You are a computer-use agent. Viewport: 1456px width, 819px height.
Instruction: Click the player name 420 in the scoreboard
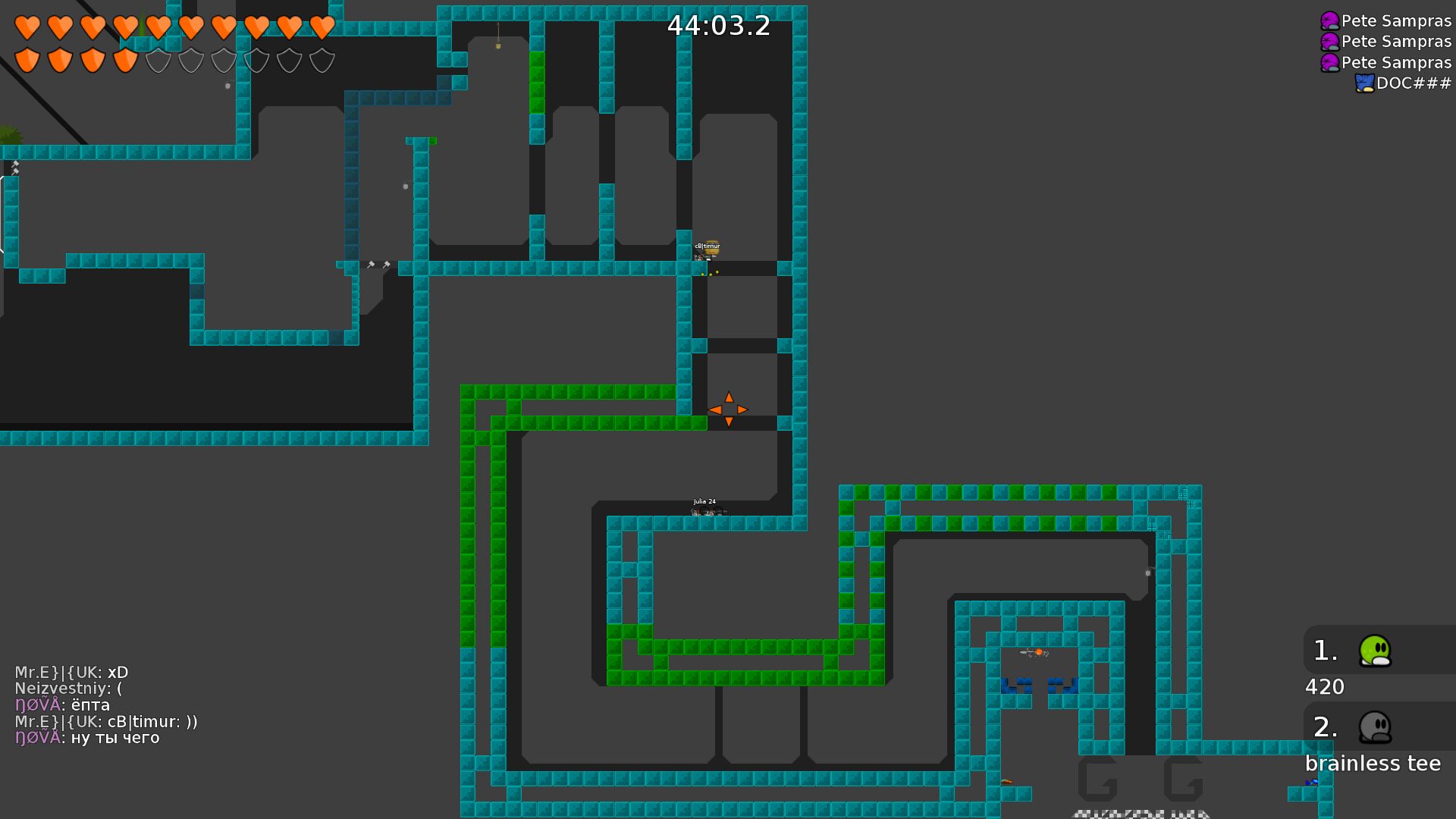[x=1324, y=686]
